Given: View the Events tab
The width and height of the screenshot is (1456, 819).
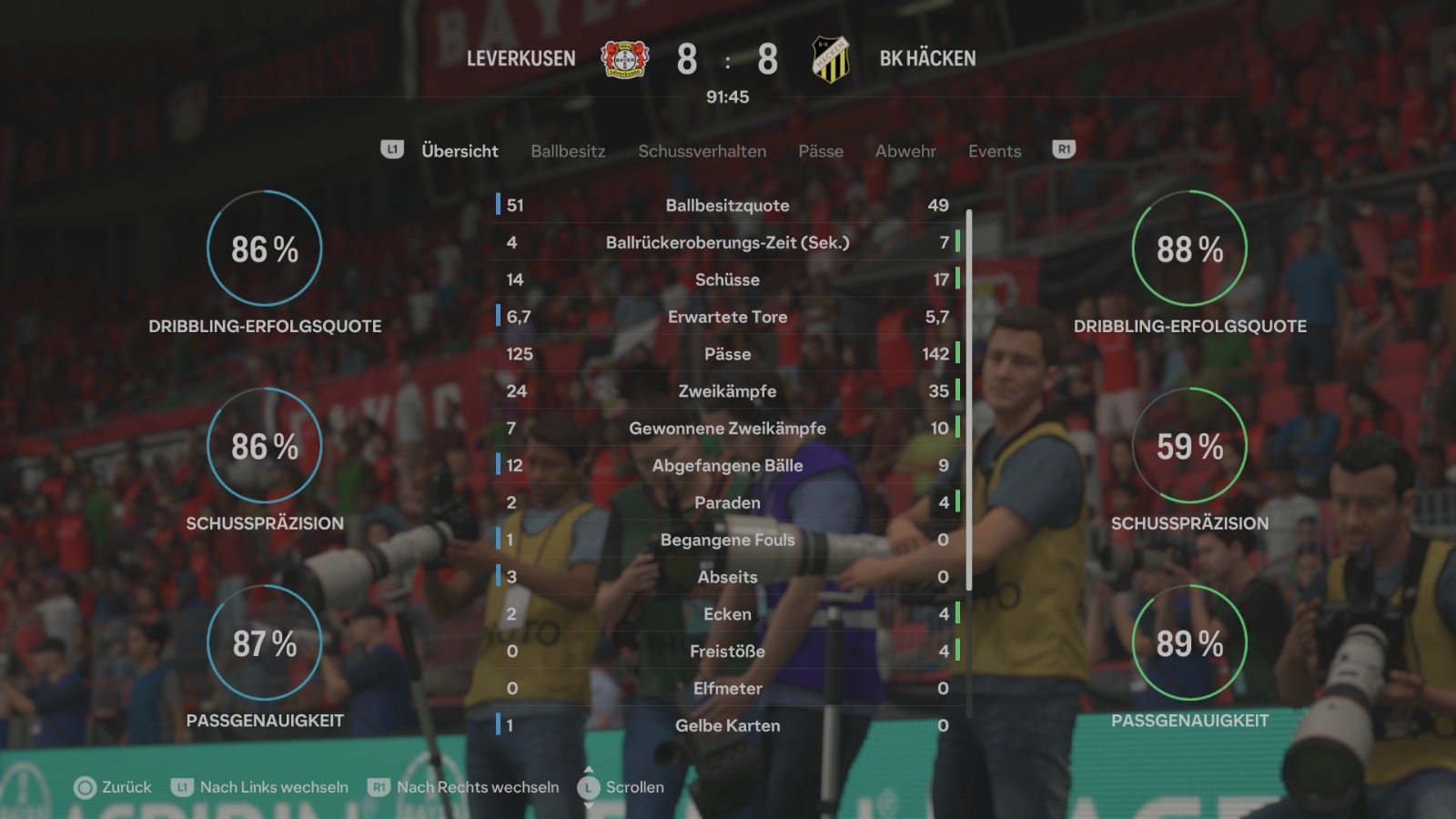Looking at the screenshot, I should [x=995, y=151].
